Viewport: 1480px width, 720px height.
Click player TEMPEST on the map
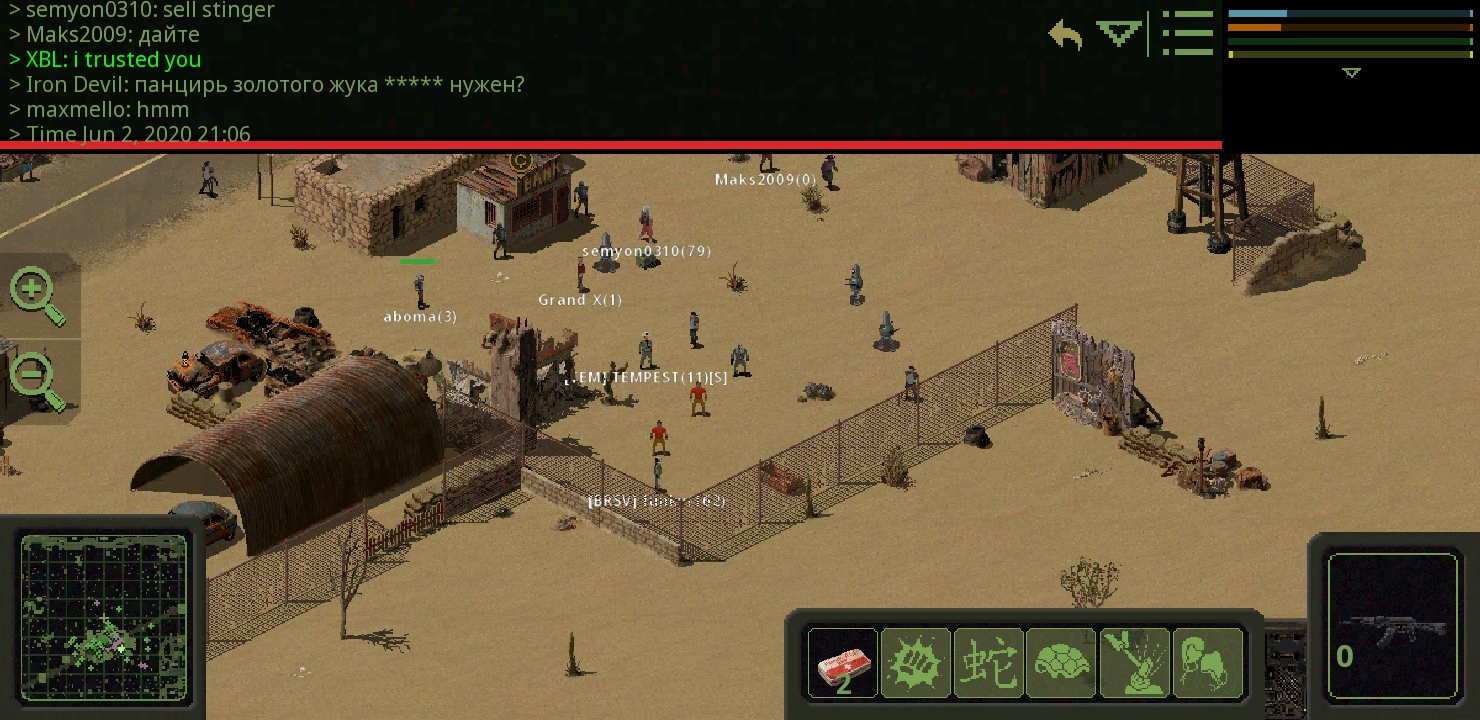pyautogui.click(x=646, y=377)
